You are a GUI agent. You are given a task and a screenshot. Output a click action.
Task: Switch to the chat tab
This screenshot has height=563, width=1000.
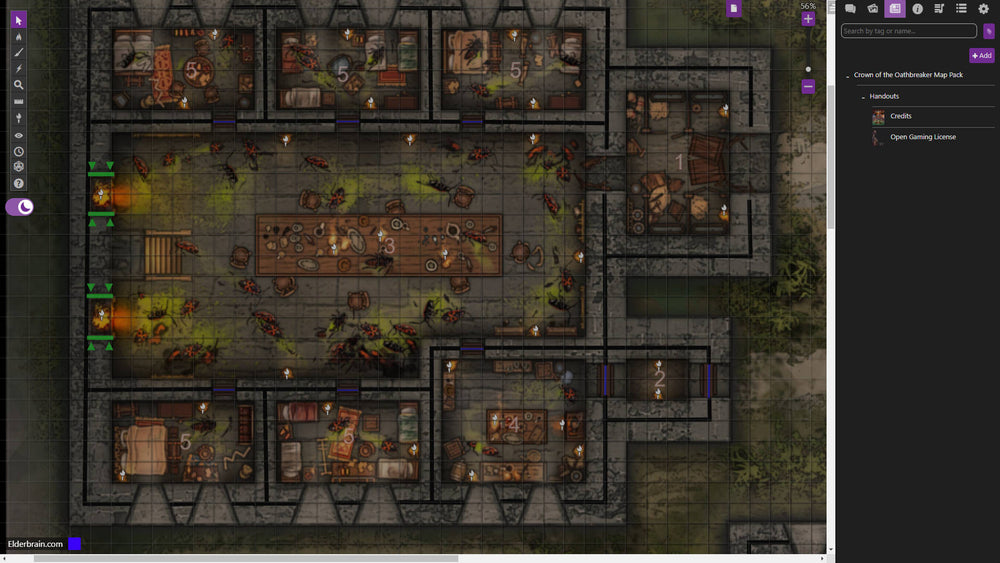(x=850, y=9)
